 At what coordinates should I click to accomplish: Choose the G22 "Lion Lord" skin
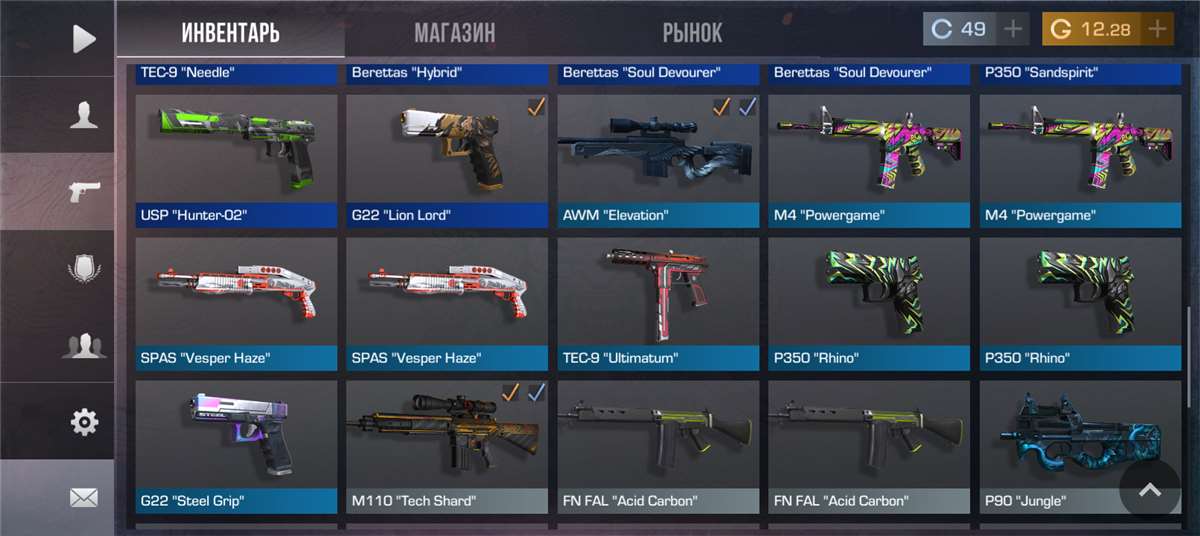click(x=447, y=160)
